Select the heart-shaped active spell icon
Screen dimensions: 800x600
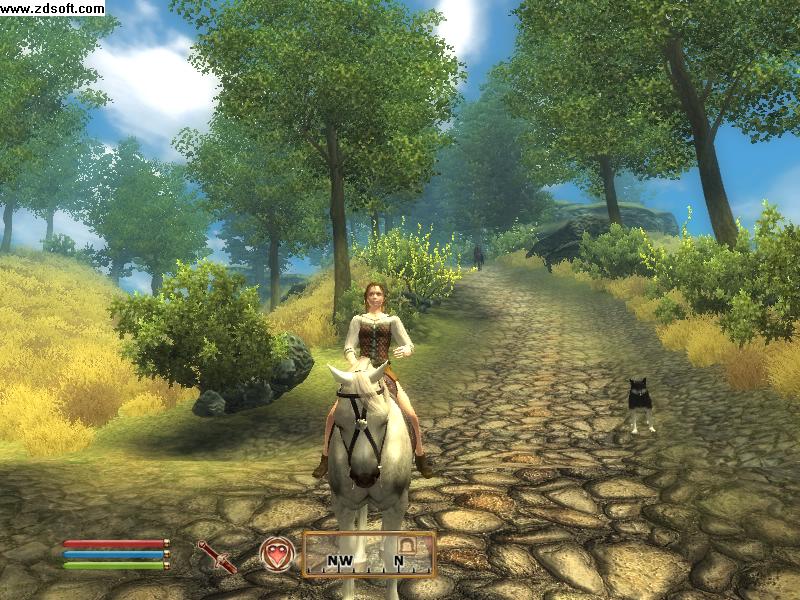pos(277,554)
